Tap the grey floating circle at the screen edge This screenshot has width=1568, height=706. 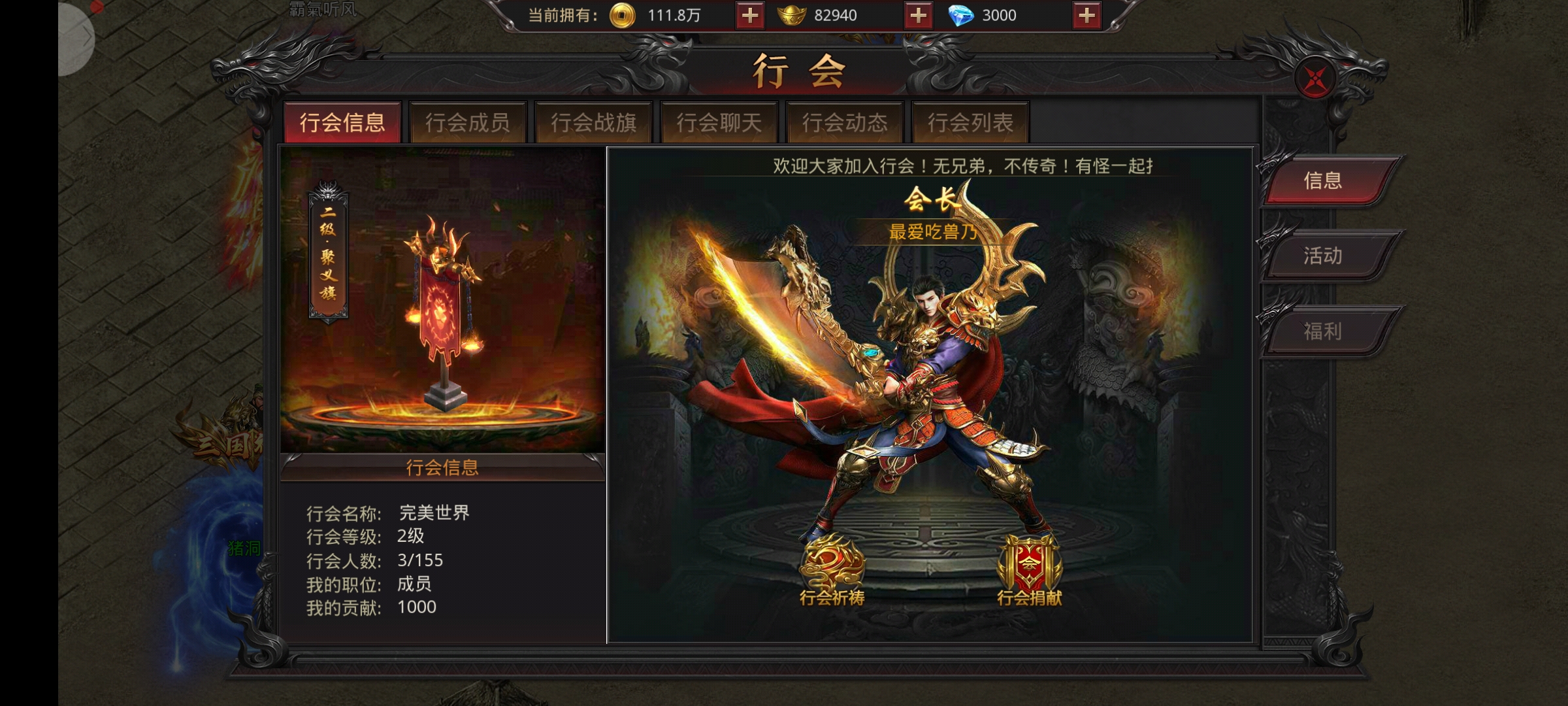pyautogui.click(x=76, y=38)
